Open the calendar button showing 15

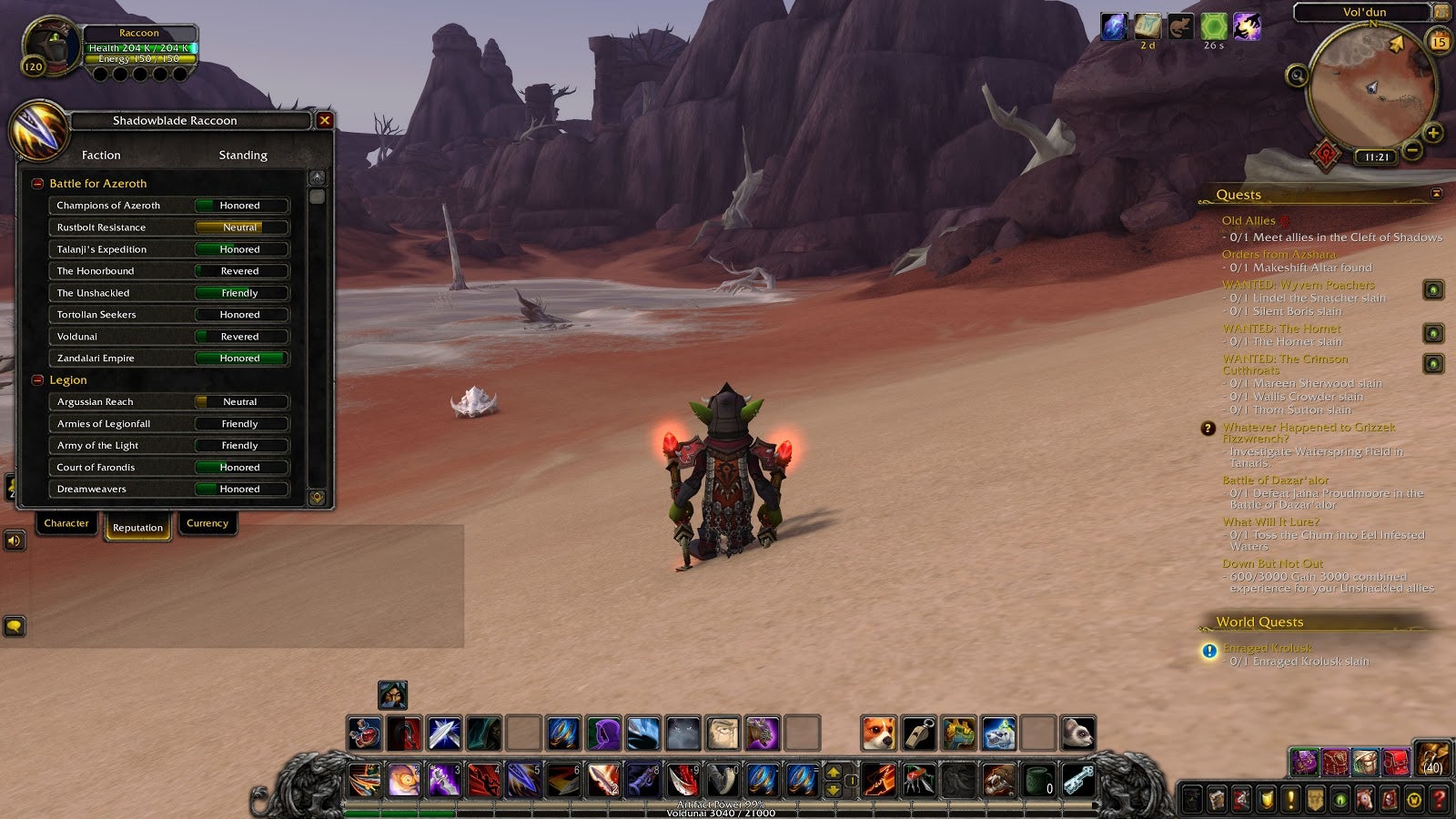tap(1440, 42)
